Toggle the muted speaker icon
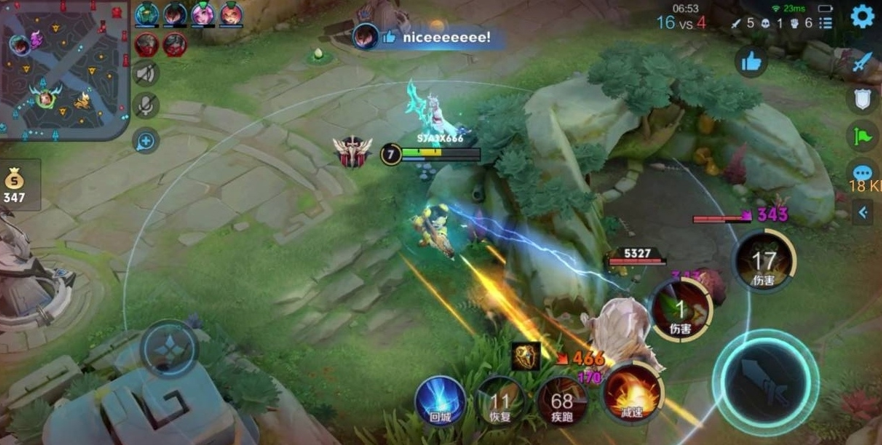The image size is (882, 445). [x=147, y=73]
